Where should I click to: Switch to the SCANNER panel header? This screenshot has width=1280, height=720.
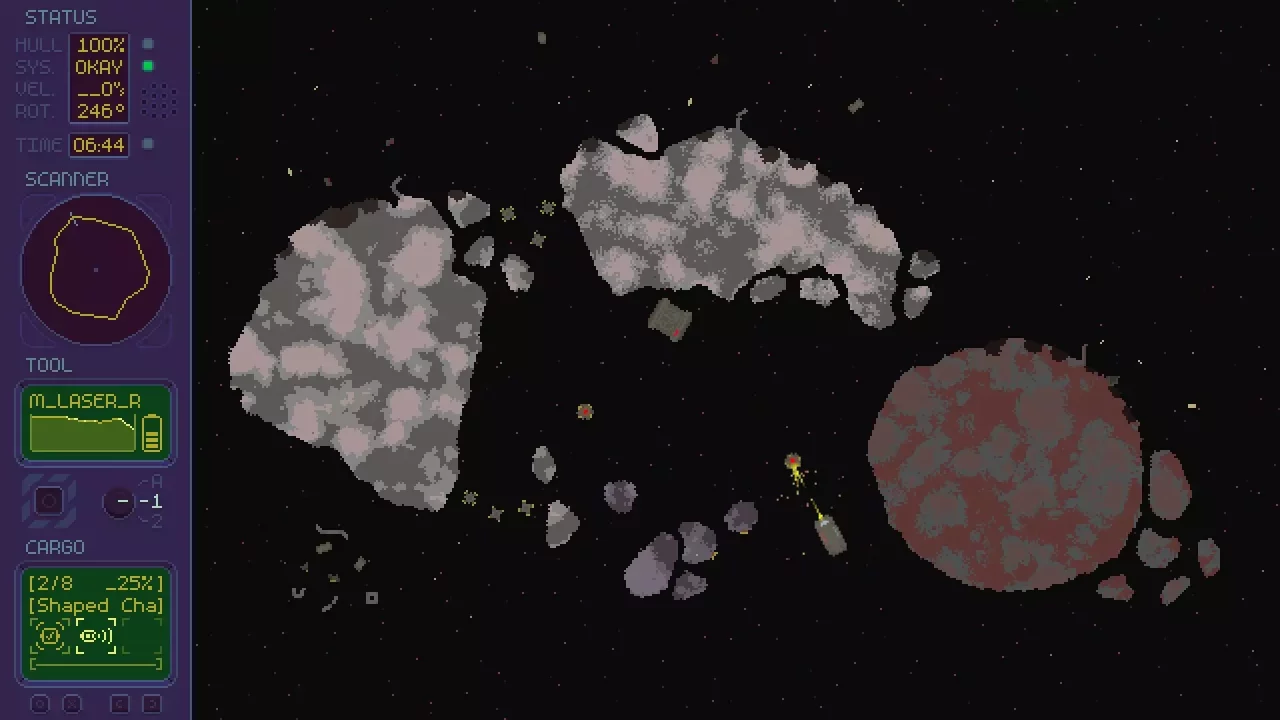(67, 179)
